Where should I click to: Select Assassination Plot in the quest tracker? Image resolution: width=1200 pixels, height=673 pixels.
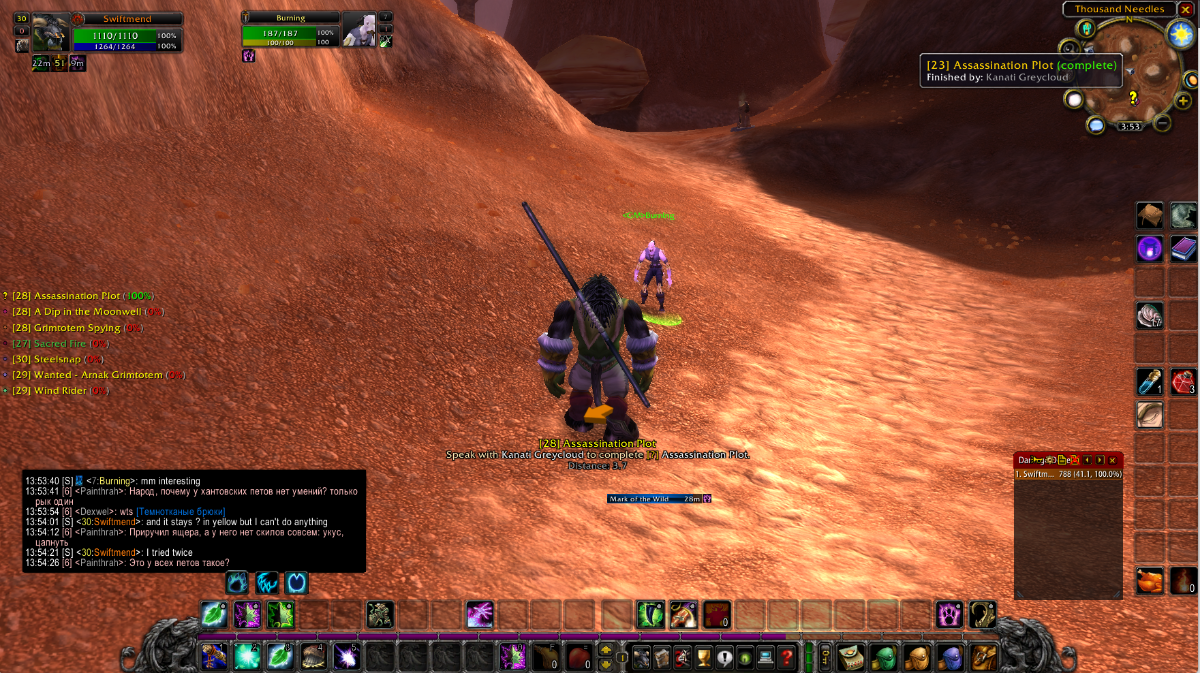(78, 296)
